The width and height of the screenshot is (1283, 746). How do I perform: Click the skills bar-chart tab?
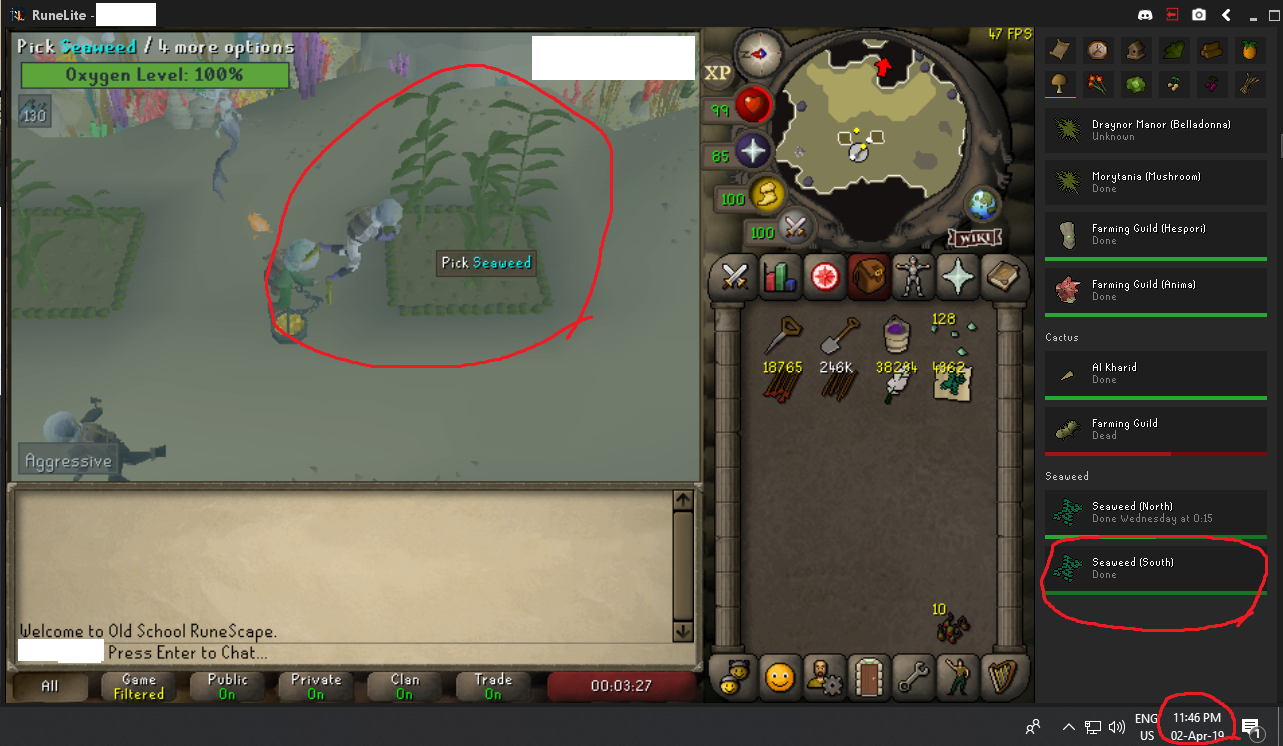click(779, 278)
